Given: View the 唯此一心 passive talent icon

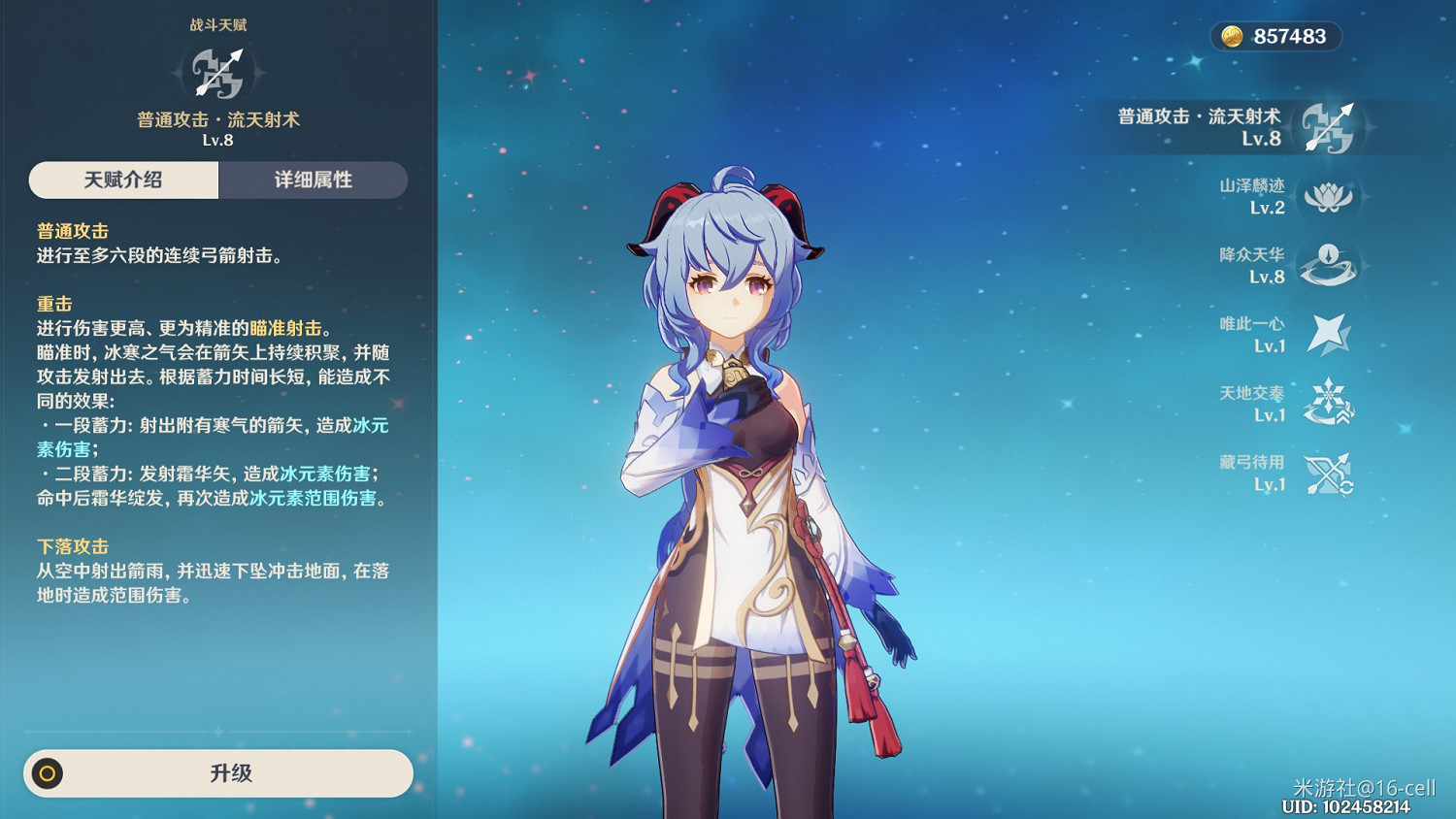Looking at the screenshot, I should [x=1331, y=332].
